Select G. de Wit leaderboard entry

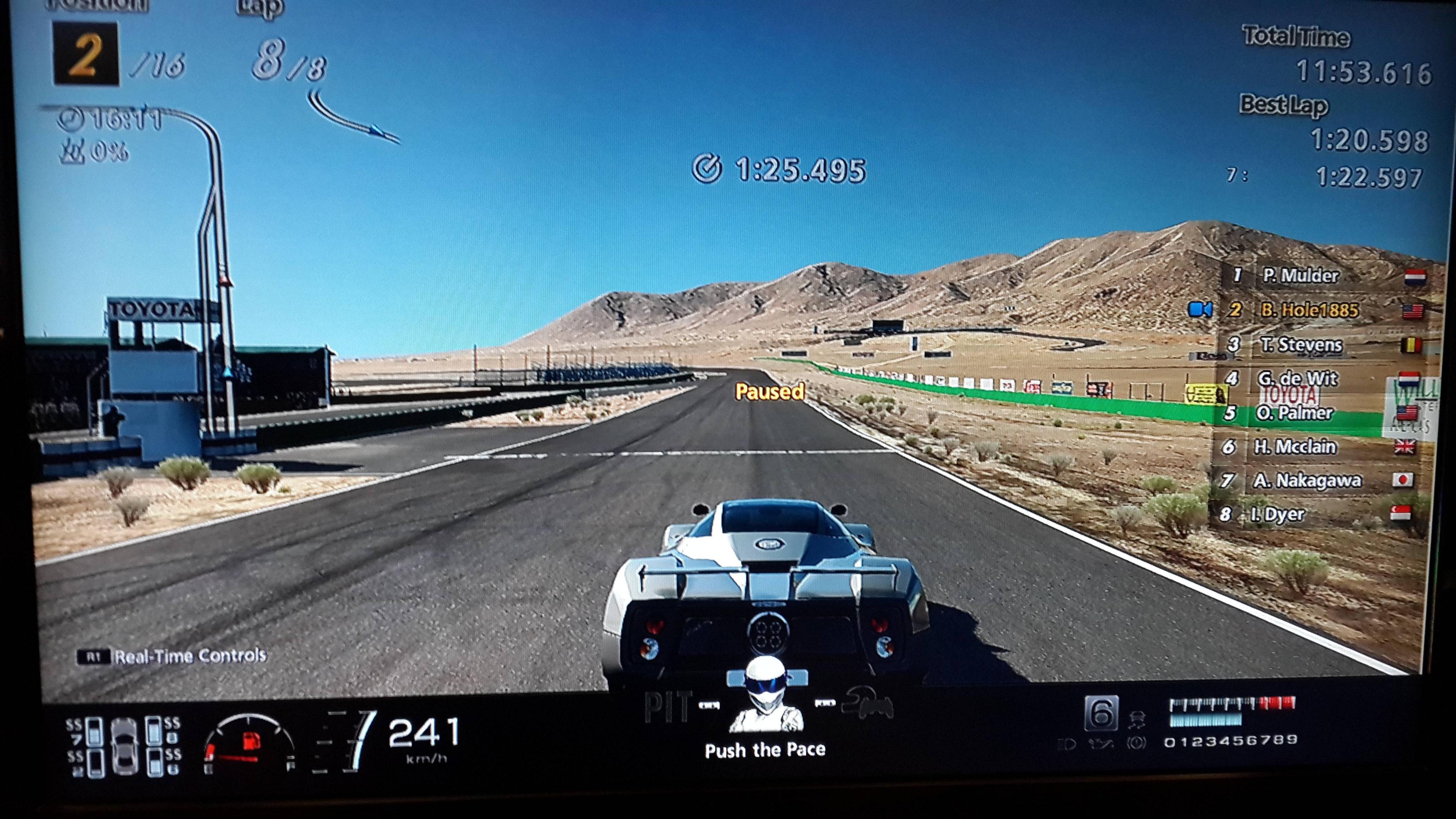[x=1297, y=378]
